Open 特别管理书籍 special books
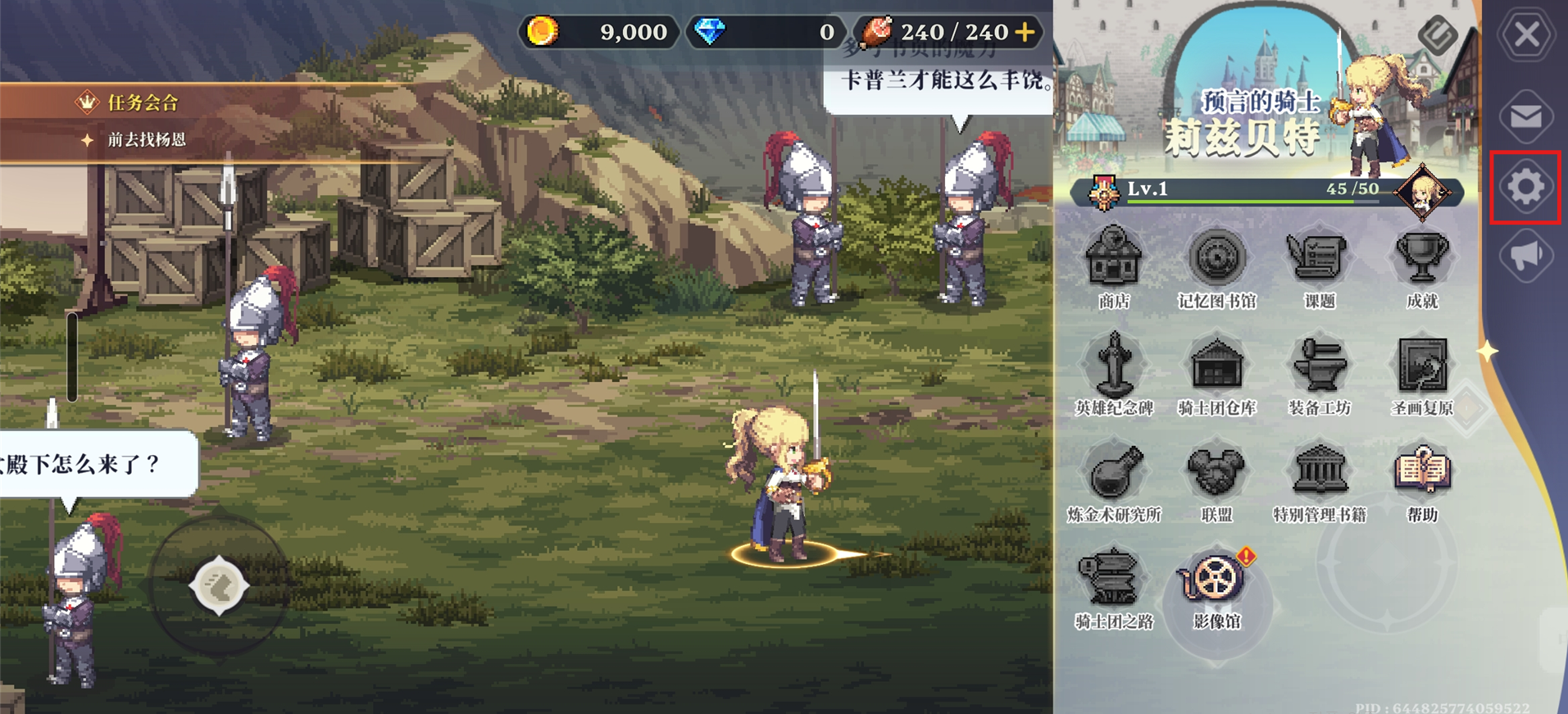 tap(1319, 474)
